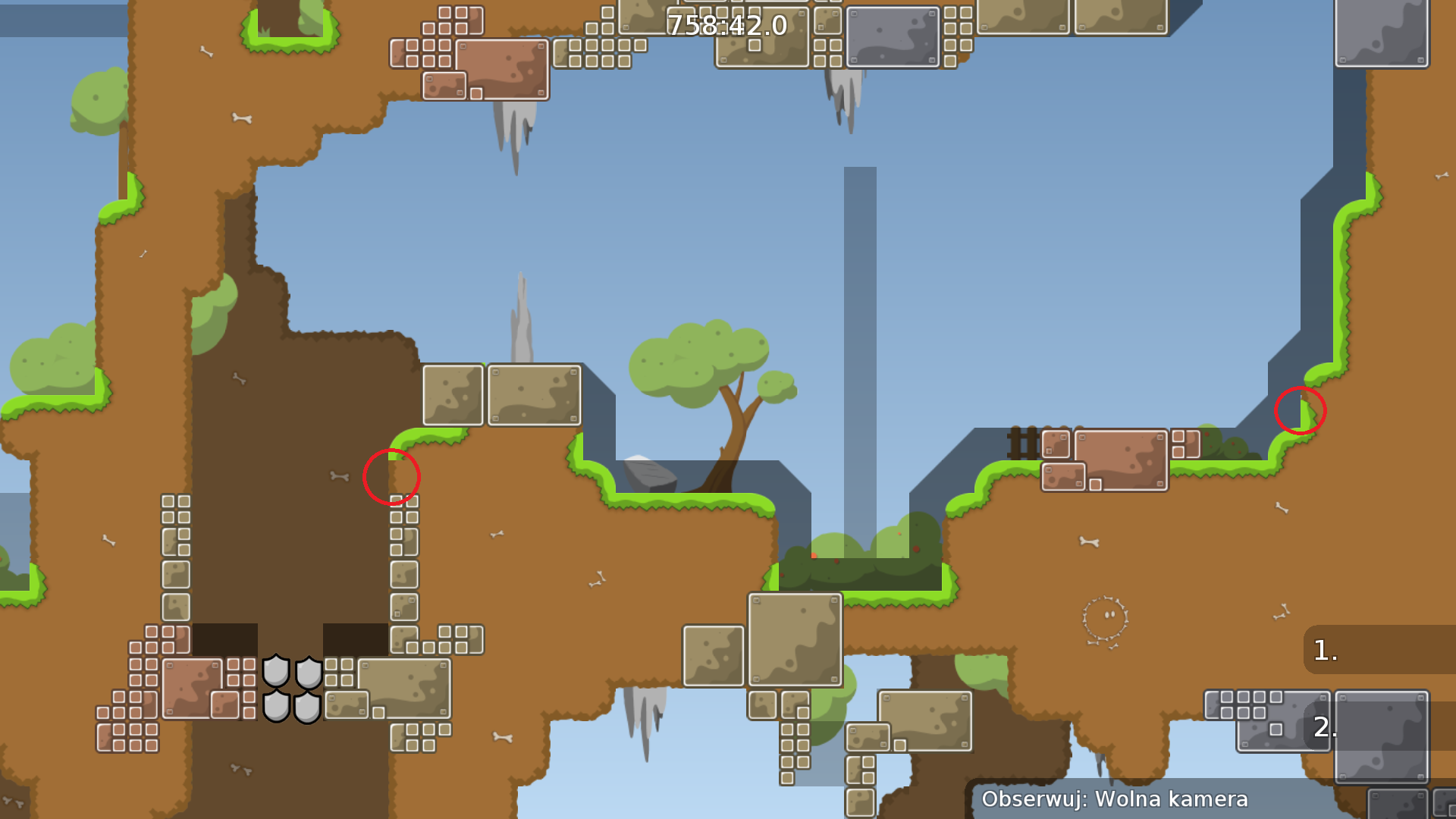Select the top-center metal plate block

click(x=892, y=38)
